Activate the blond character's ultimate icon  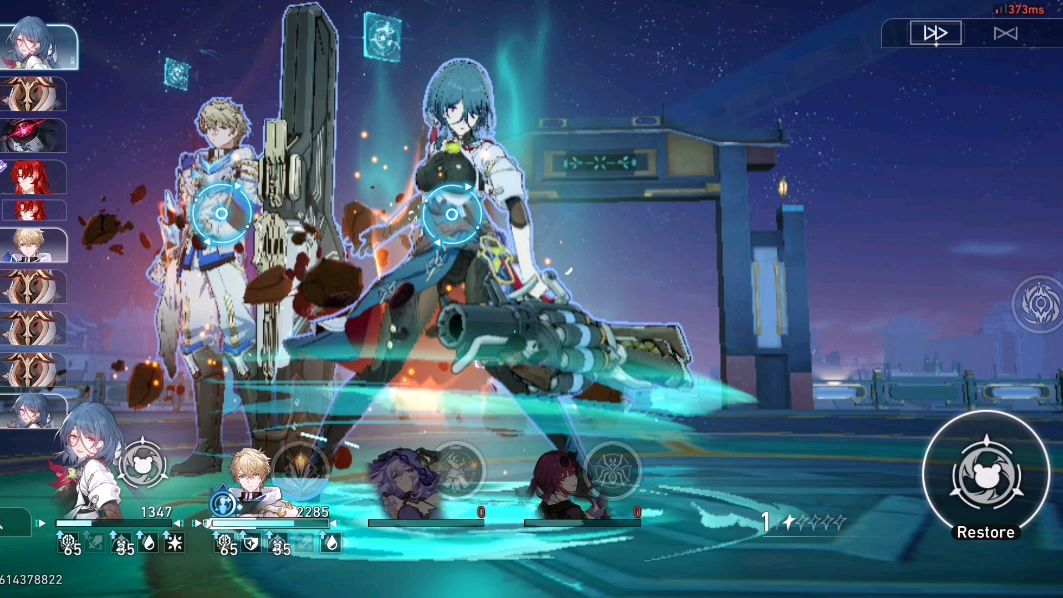(300, 467)
